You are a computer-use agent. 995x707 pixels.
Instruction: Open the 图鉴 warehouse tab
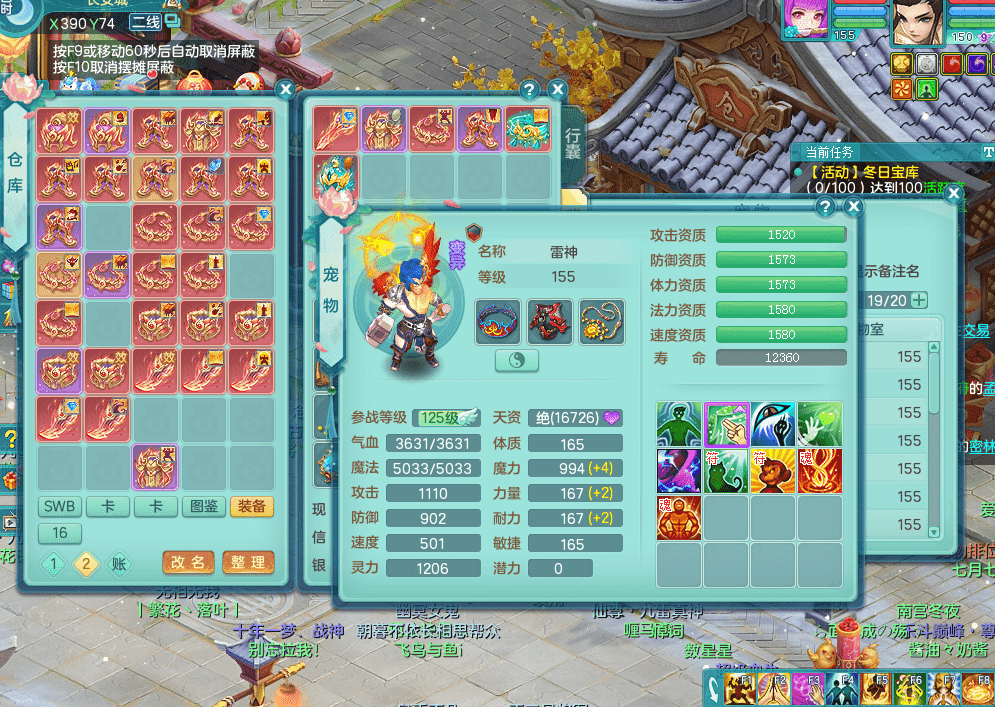click(x=204, y=507)
